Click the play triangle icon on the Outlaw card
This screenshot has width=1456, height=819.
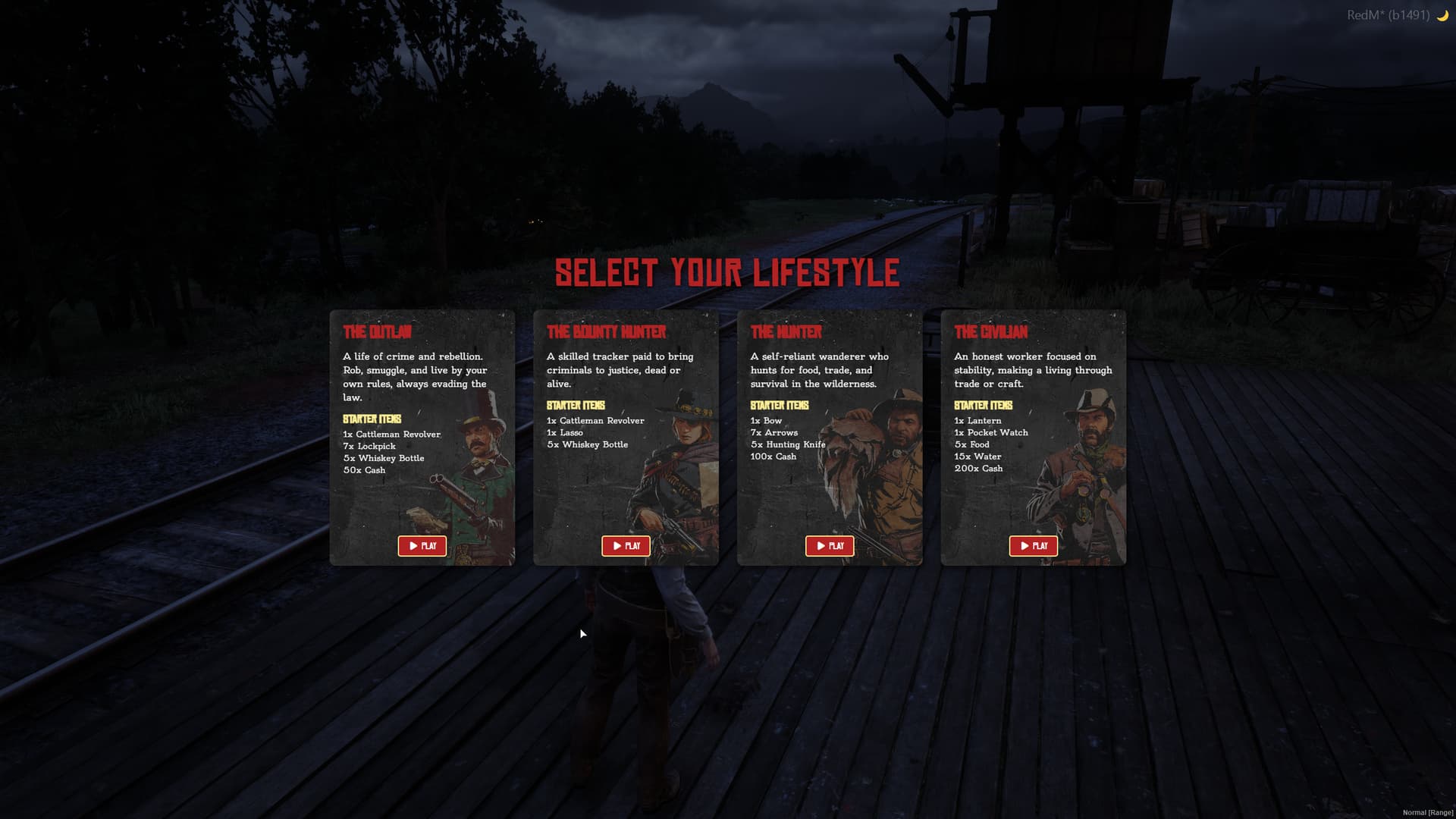click(x=413, y=545)
